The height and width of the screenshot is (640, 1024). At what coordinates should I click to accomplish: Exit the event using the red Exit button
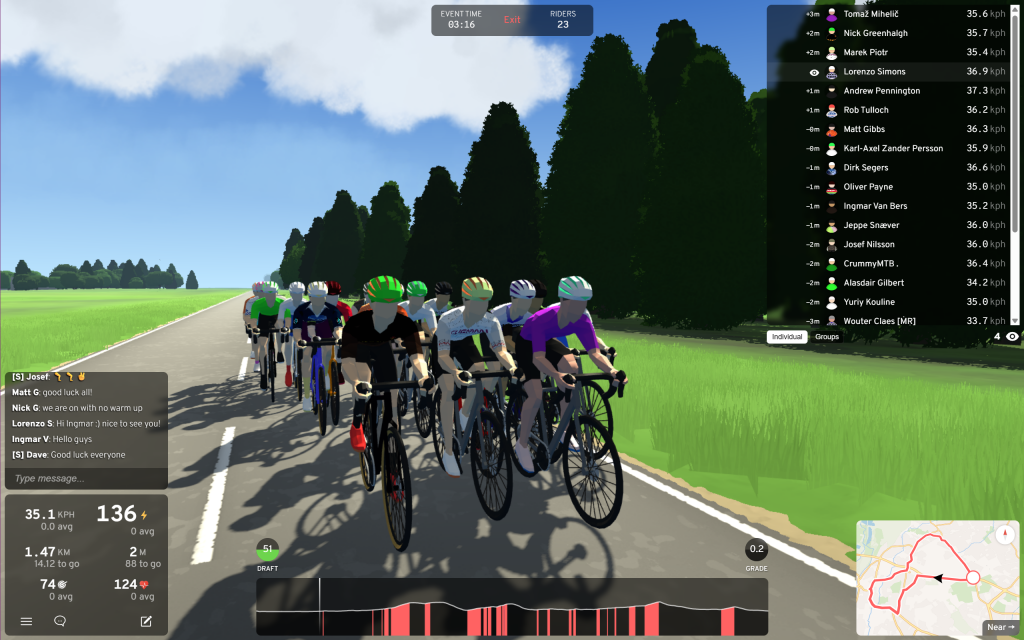coord(512,20)
